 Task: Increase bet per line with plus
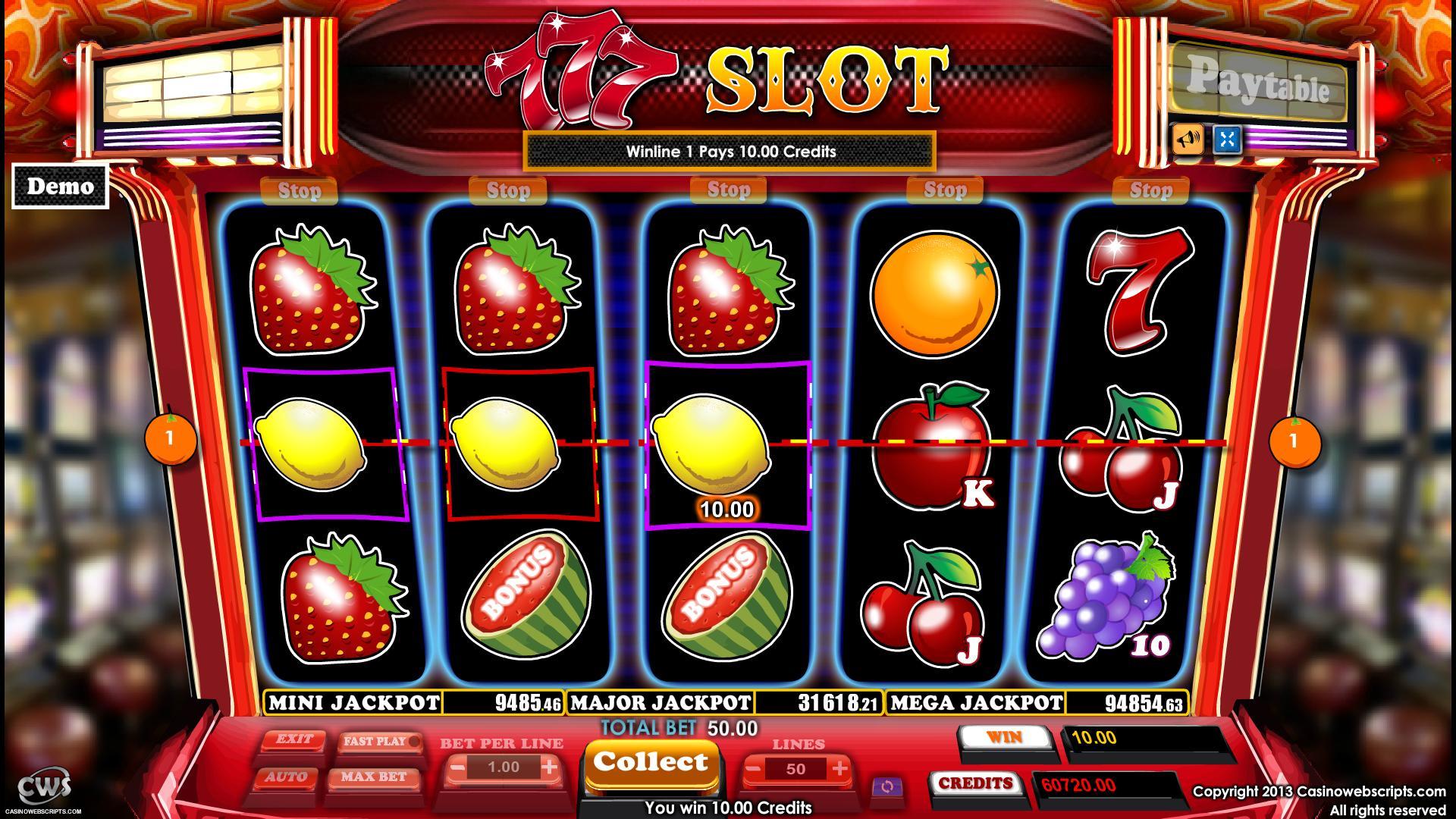[x=550, y=767]
